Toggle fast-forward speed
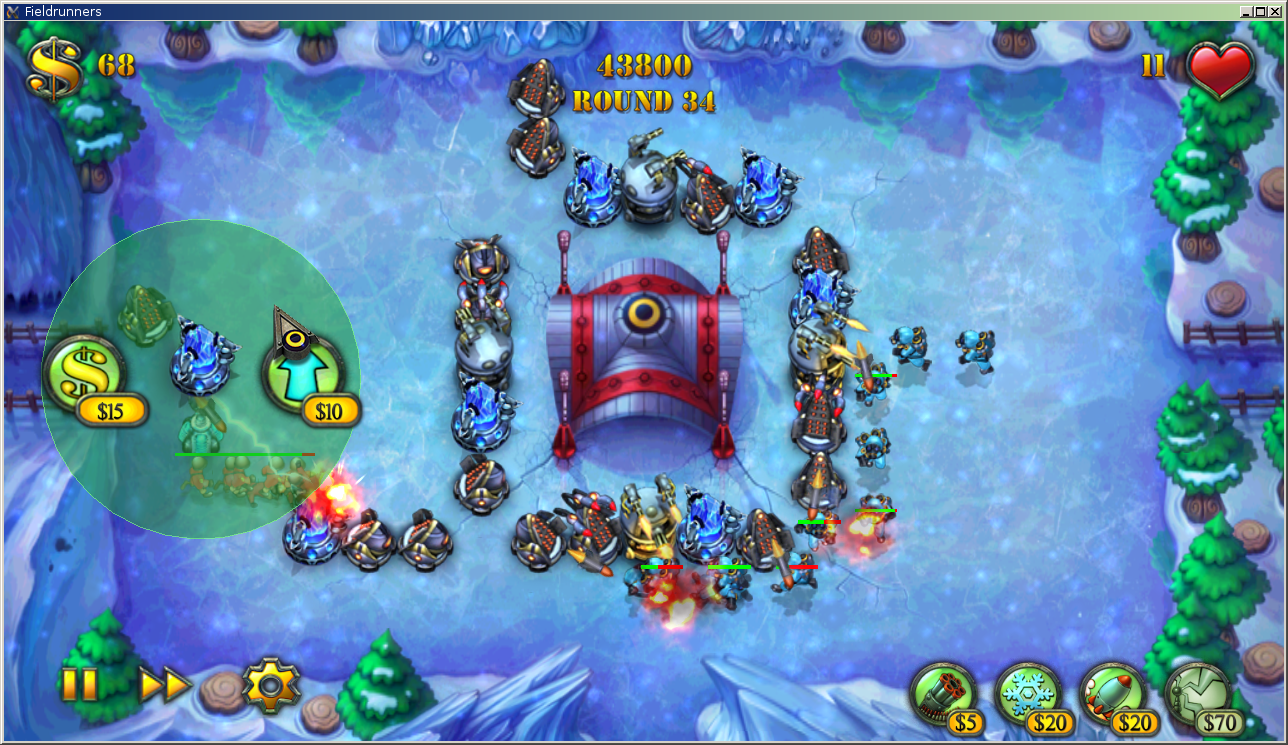The width and height of the screenshot is (1288, 745). coord(165,685)
